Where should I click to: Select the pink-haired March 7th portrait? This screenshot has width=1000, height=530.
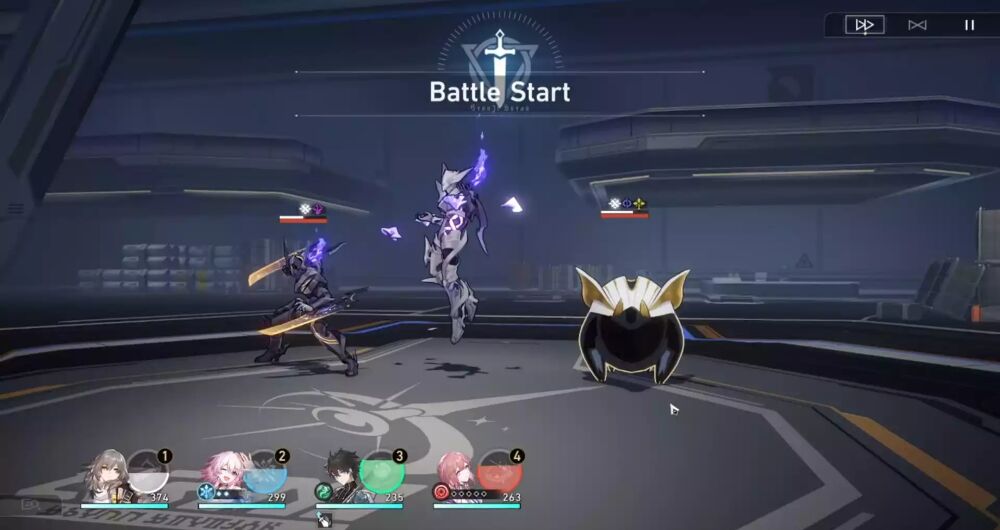click(222, 475)
